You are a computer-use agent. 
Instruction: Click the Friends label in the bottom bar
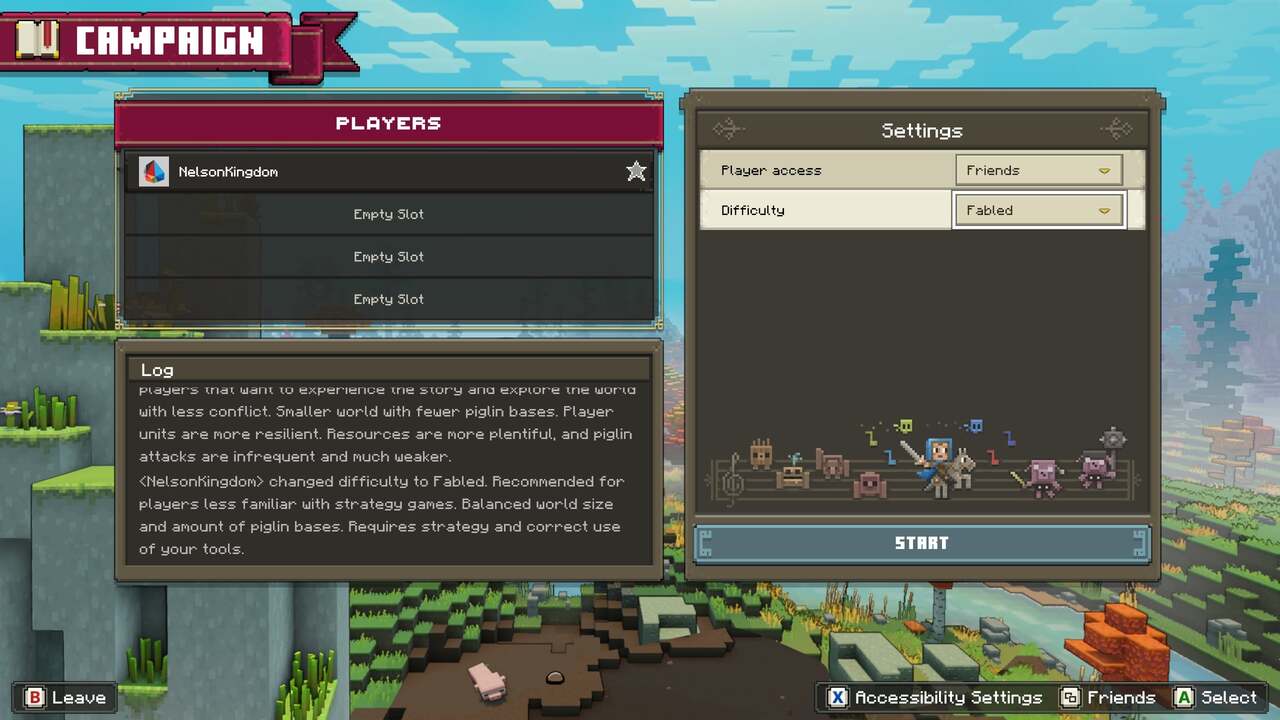point(1121,697)
